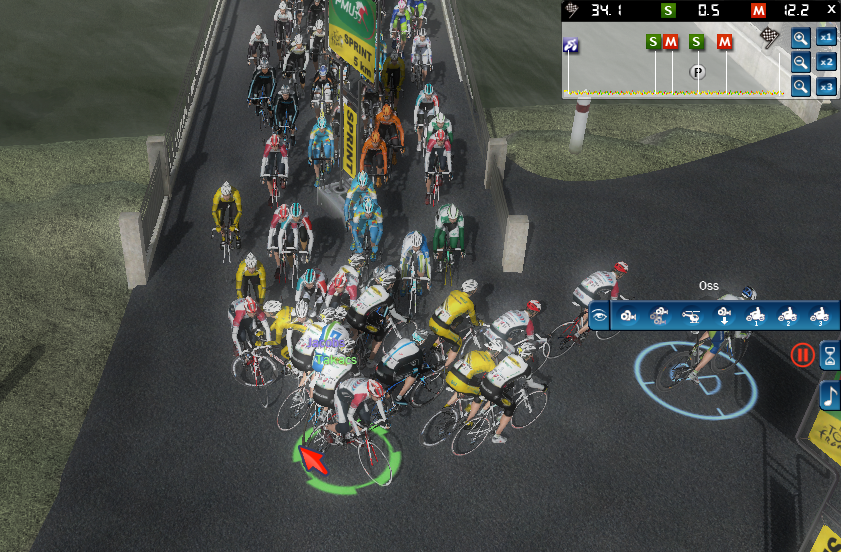Open the hourglass time panel

coord(830,354)
